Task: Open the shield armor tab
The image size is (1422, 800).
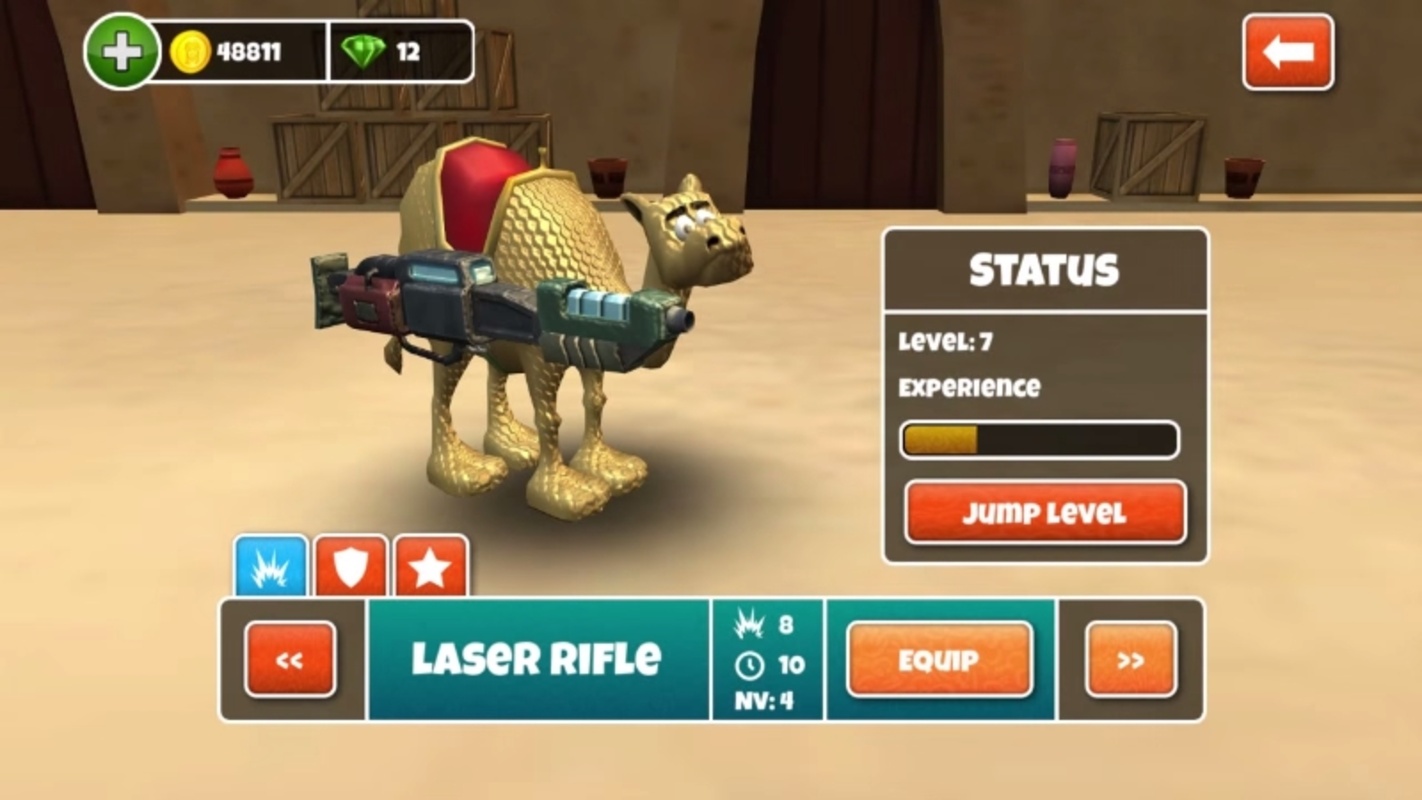Action: [351, 567]
